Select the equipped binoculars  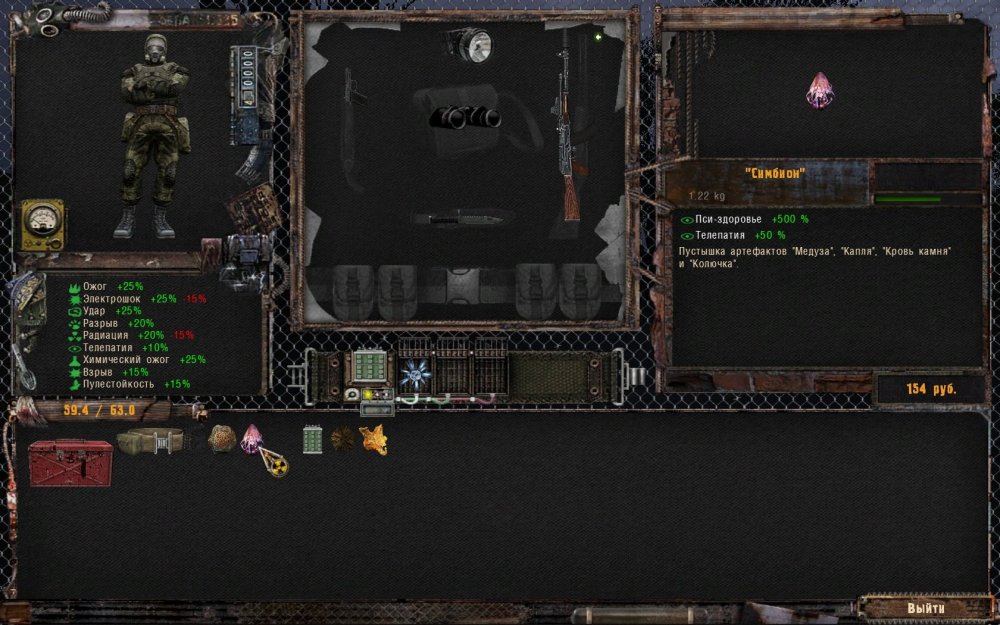pos(465,117)
